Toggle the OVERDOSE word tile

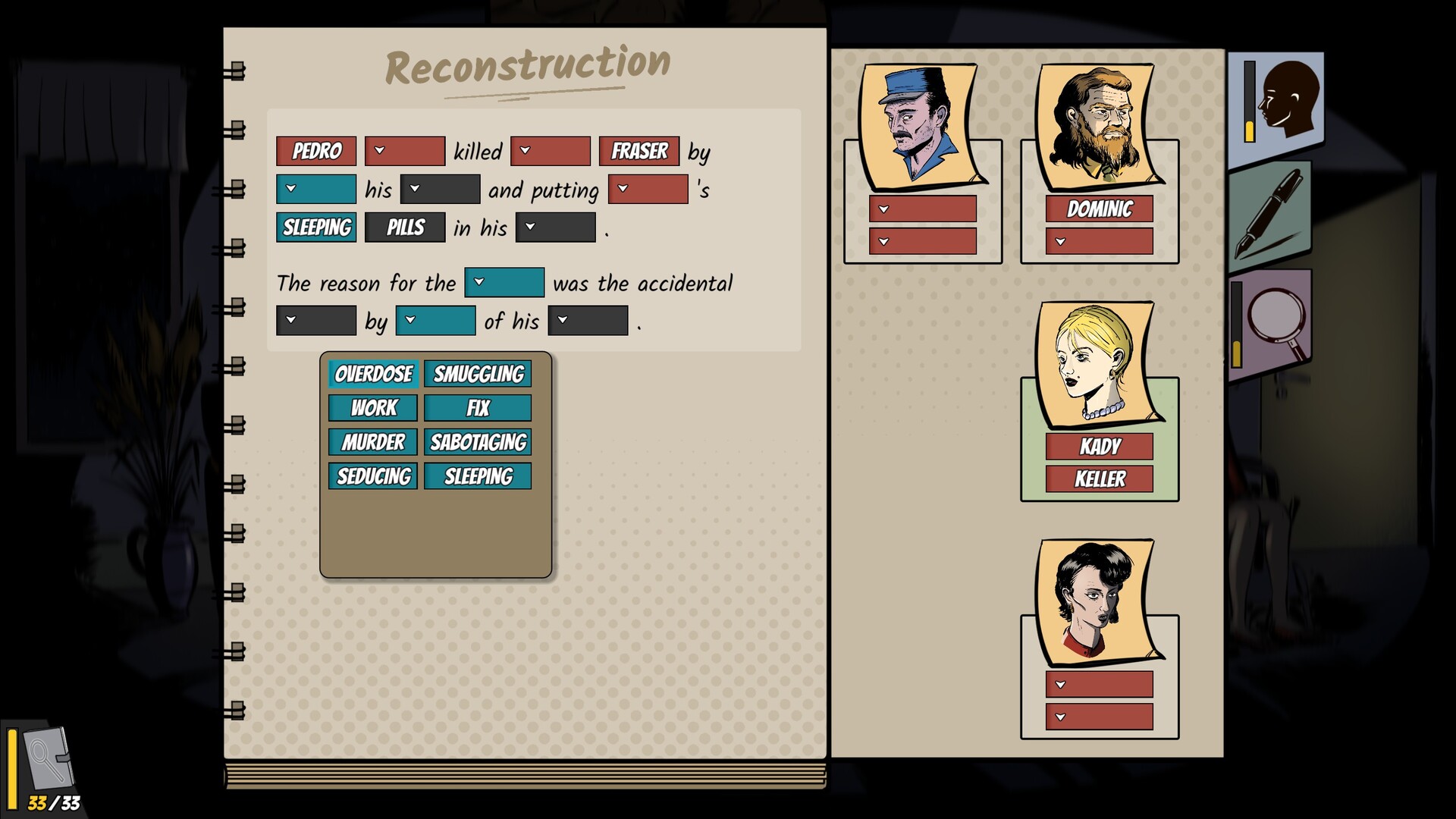[x=372, y=374]
